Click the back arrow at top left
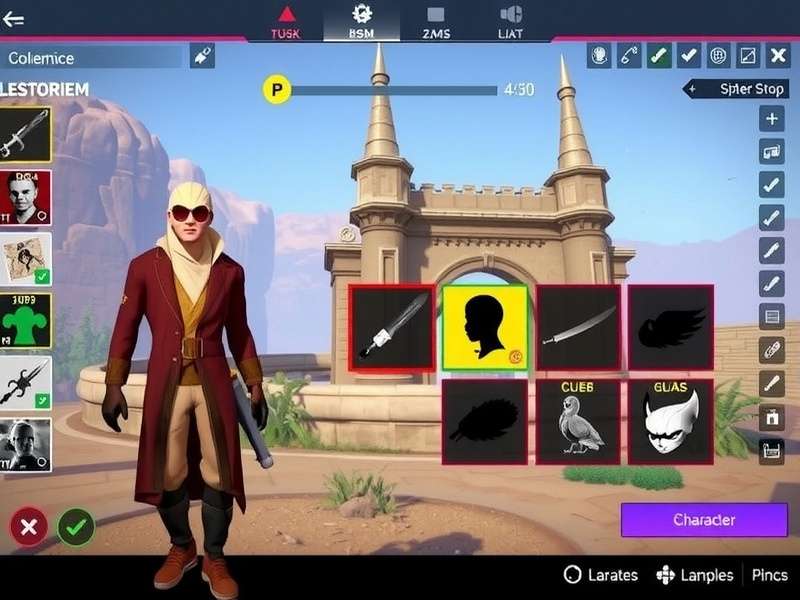Viewport: 800px width, 600px height. pos(14,19)
